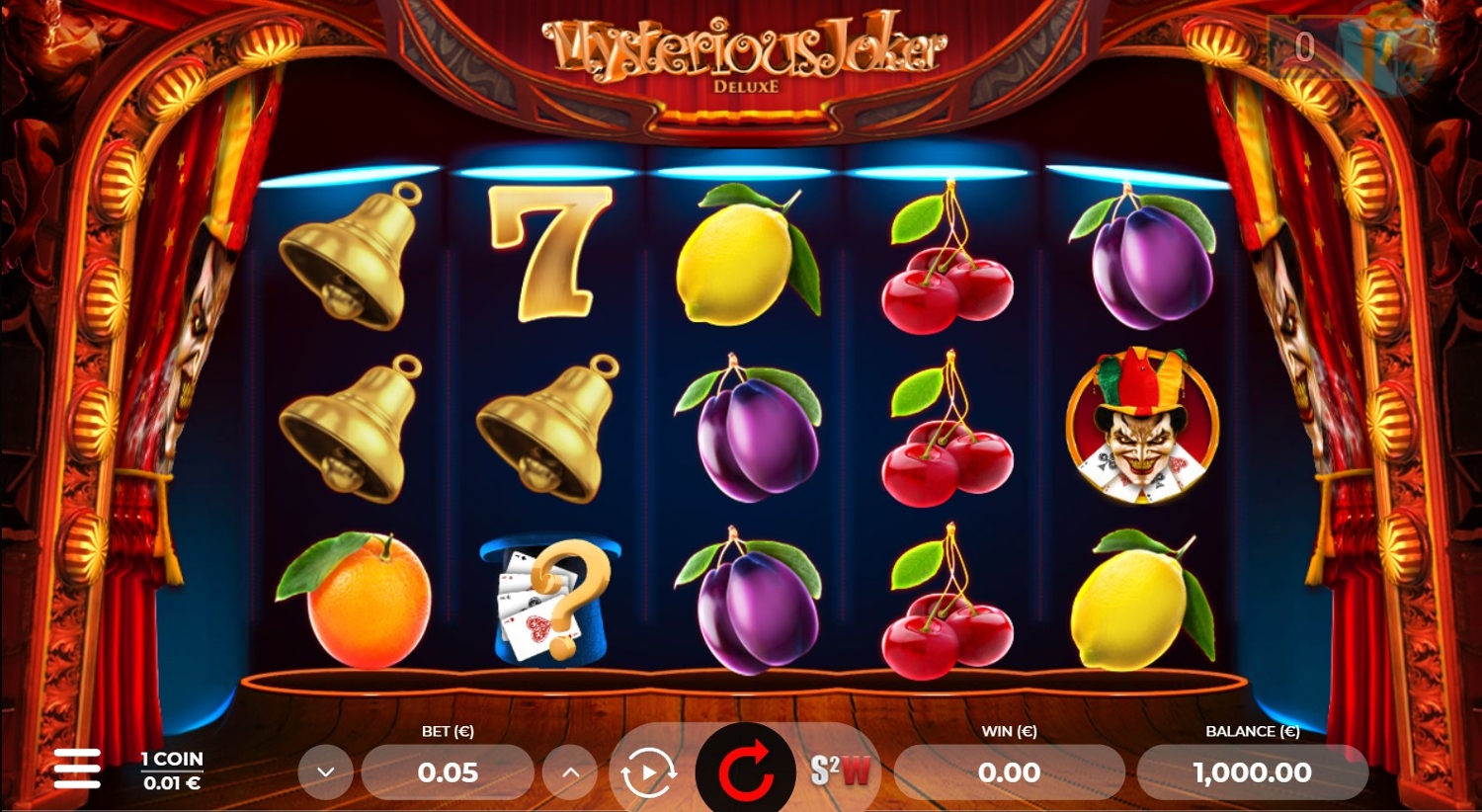Open the hamburger menu
The height and width of the screenshot is (812, 1482).
(x=77, y=769)
